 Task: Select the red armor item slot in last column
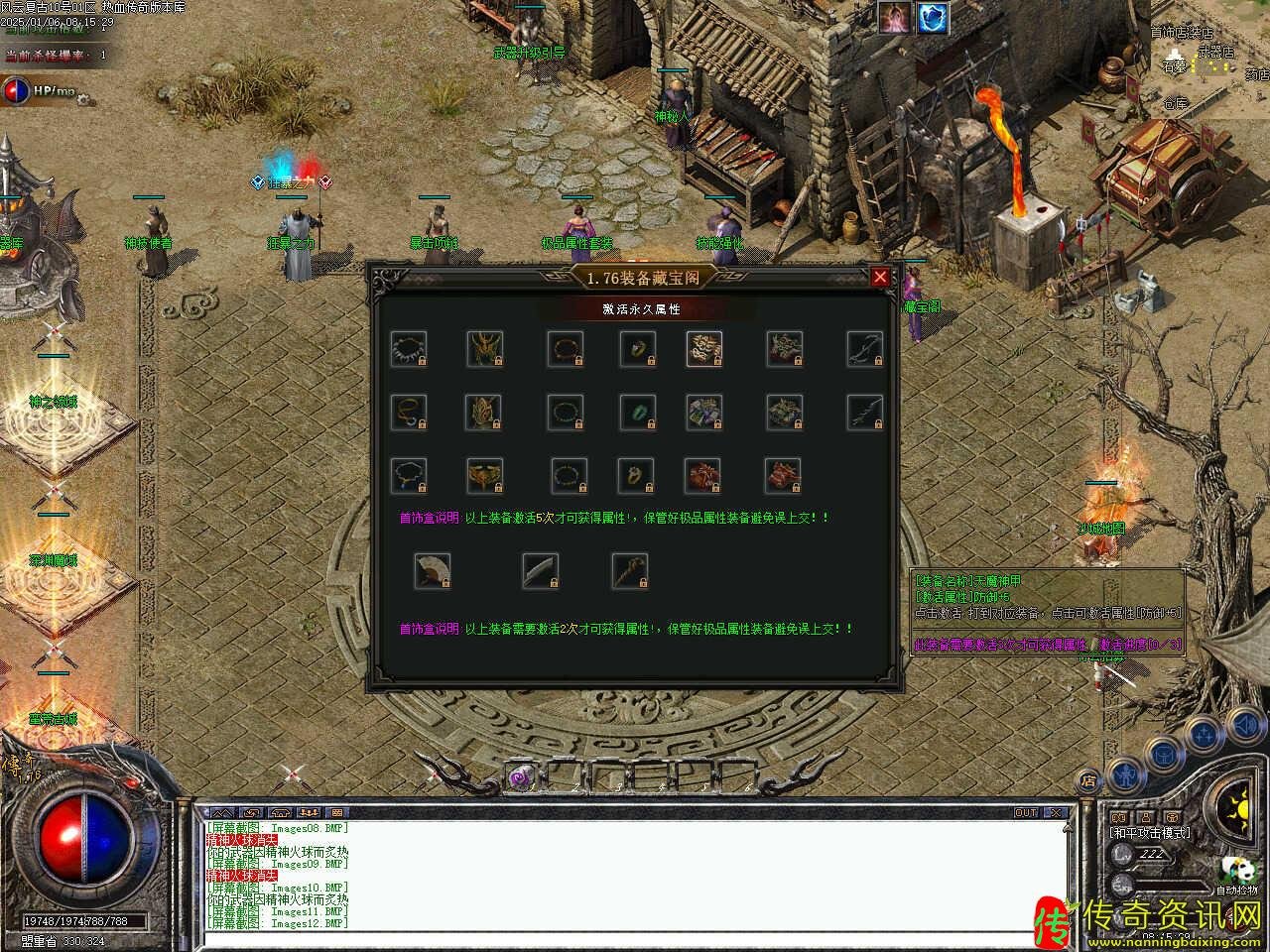tap(783, 476)
